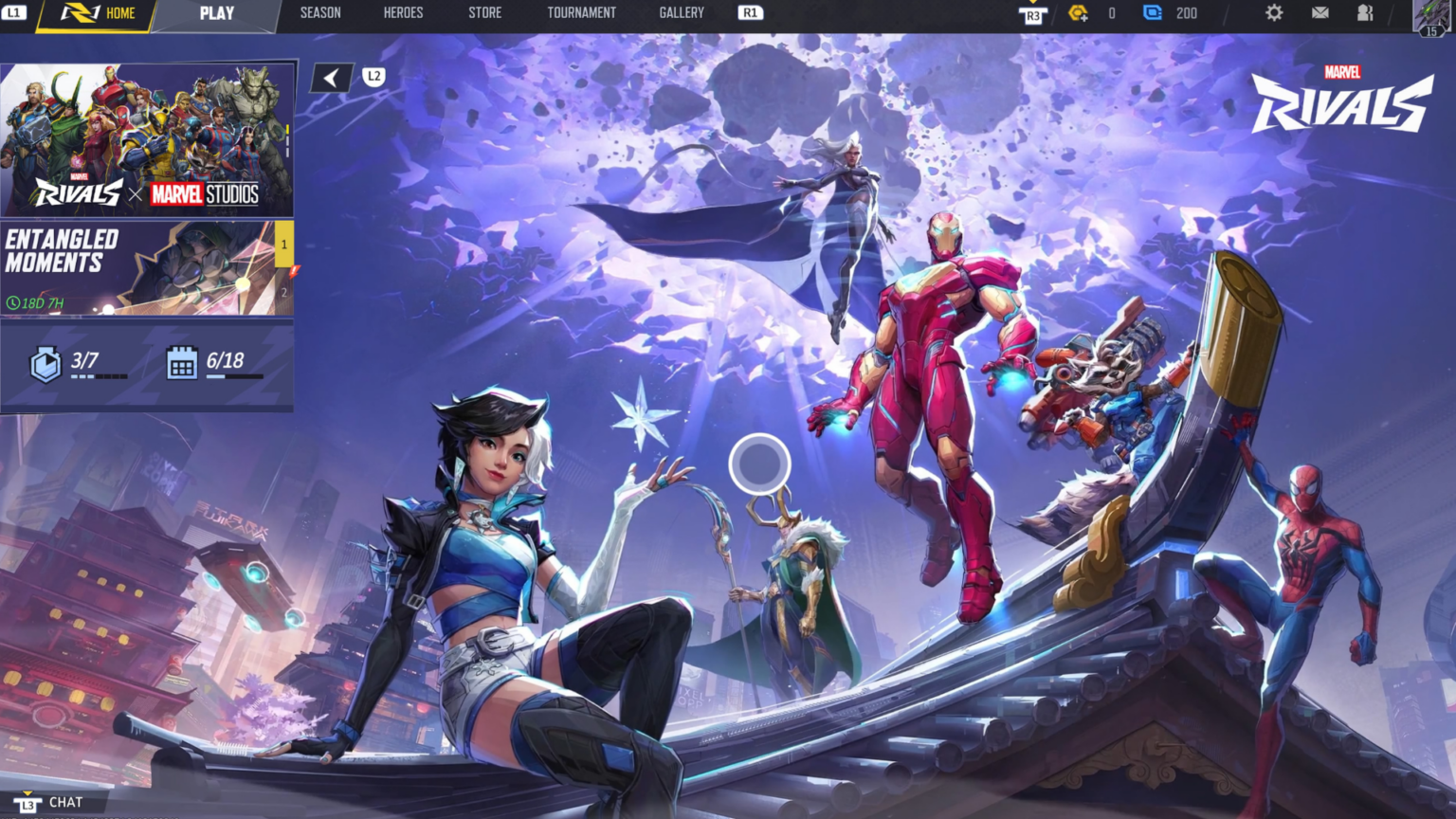
Task: Select banner indicator 1 on the event carousel
Action: pos(282,245)
